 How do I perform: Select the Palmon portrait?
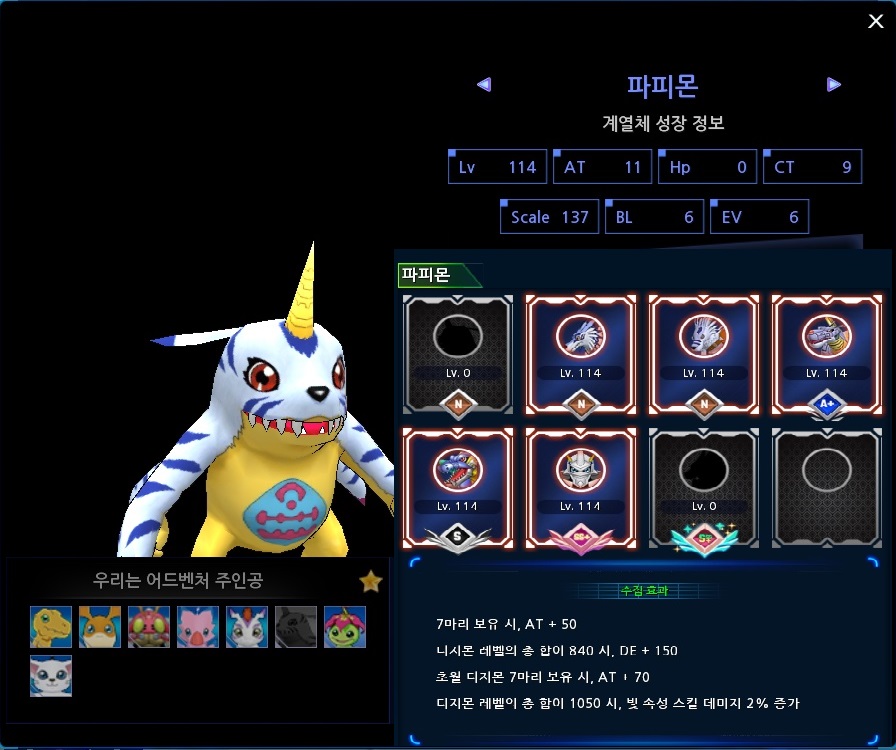[345, 627]
